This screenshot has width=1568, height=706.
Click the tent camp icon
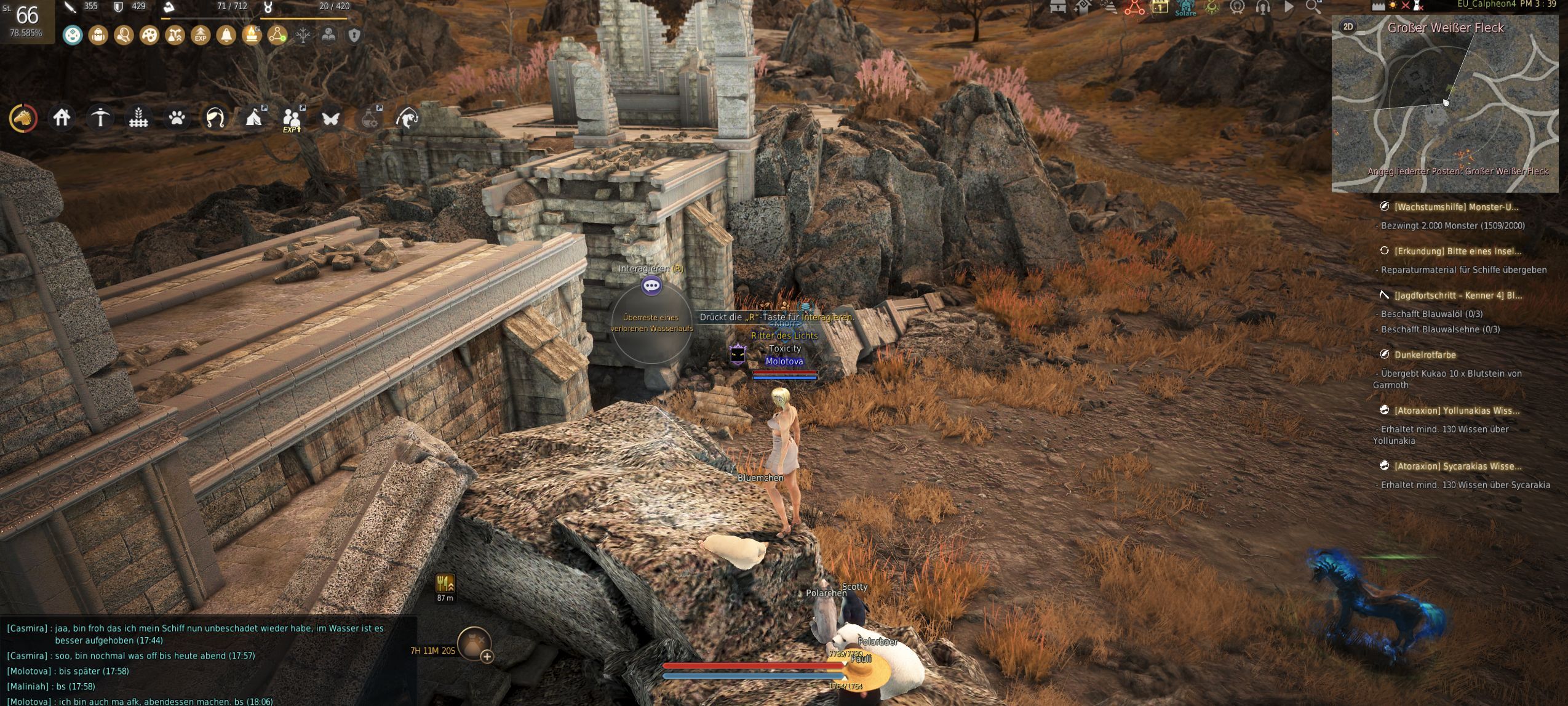(x=253, y=117)
